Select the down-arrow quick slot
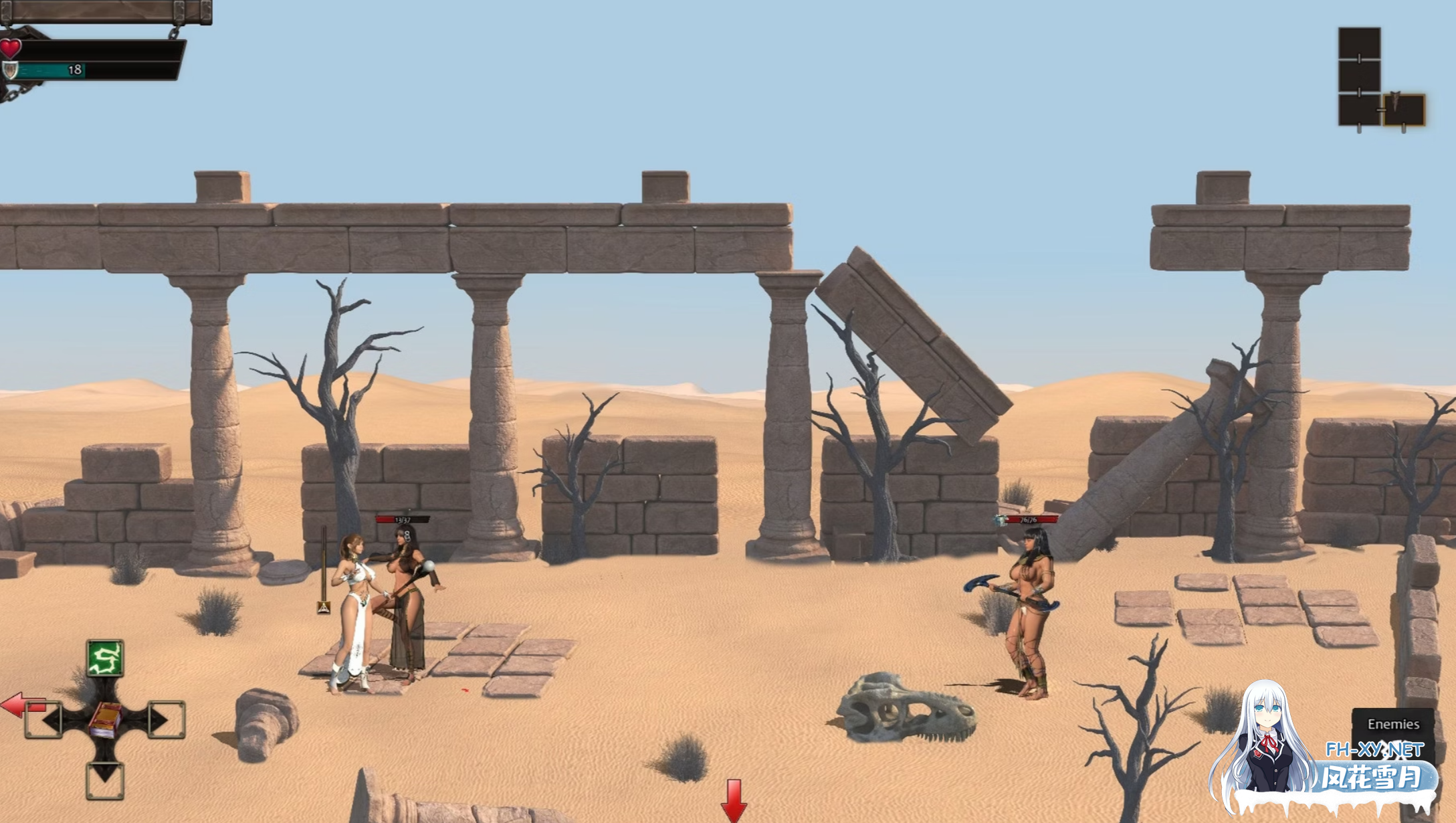This screenshot has width=1456, height=823. tap(105, 780)
